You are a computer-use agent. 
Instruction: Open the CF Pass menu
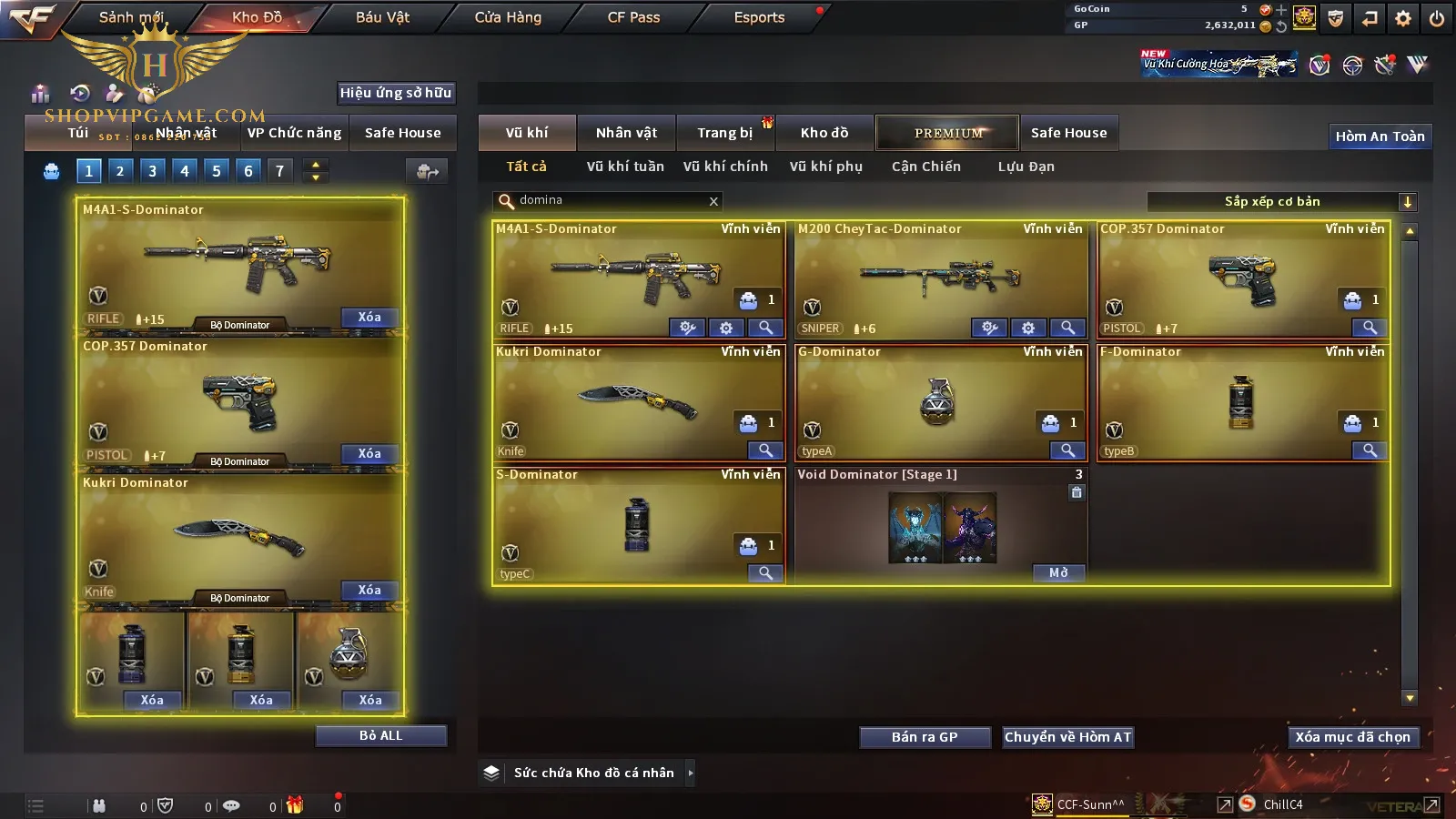(633, 17)
